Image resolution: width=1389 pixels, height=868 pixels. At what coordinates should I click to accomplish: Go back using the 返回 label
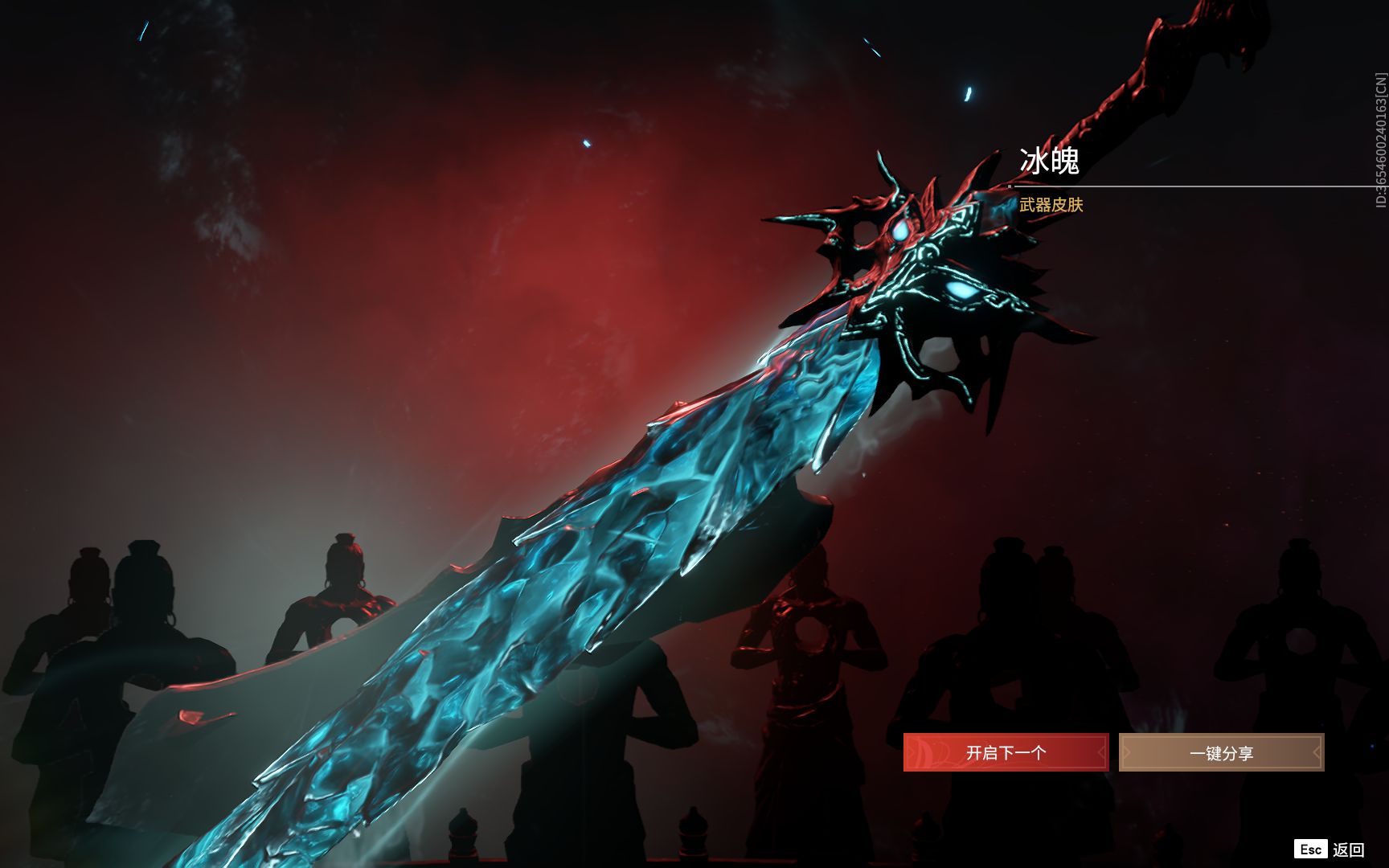1348,850
